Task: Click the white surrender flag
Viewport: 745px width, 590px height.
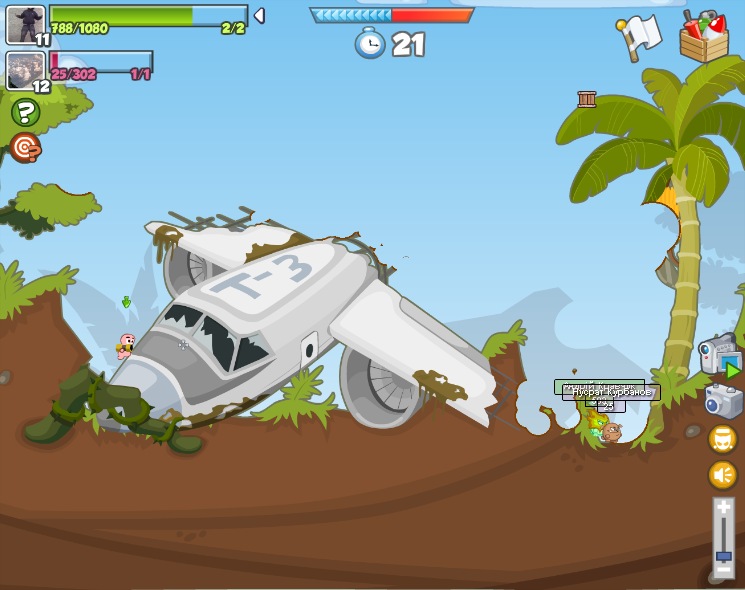Action: [640, 38]
